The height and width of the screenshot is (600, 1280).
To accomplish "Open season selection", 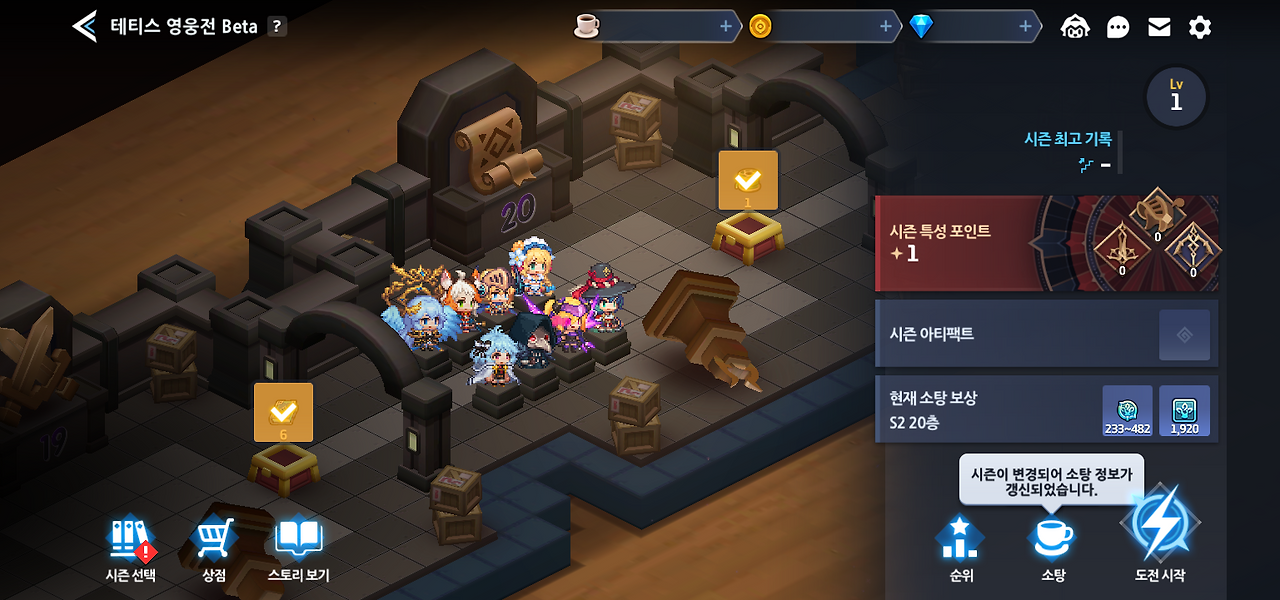I will (131, 548).
